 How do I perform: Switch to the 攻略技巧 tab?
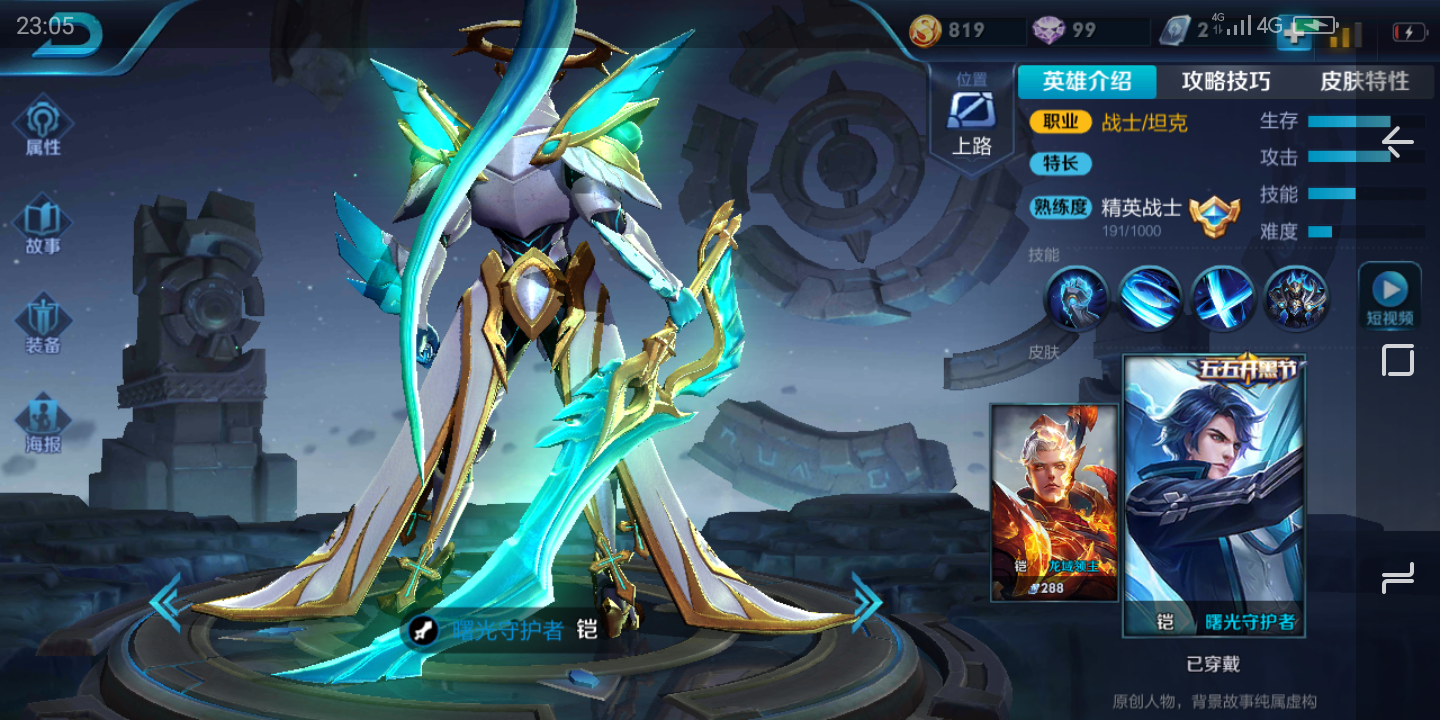click(1225, 82)
